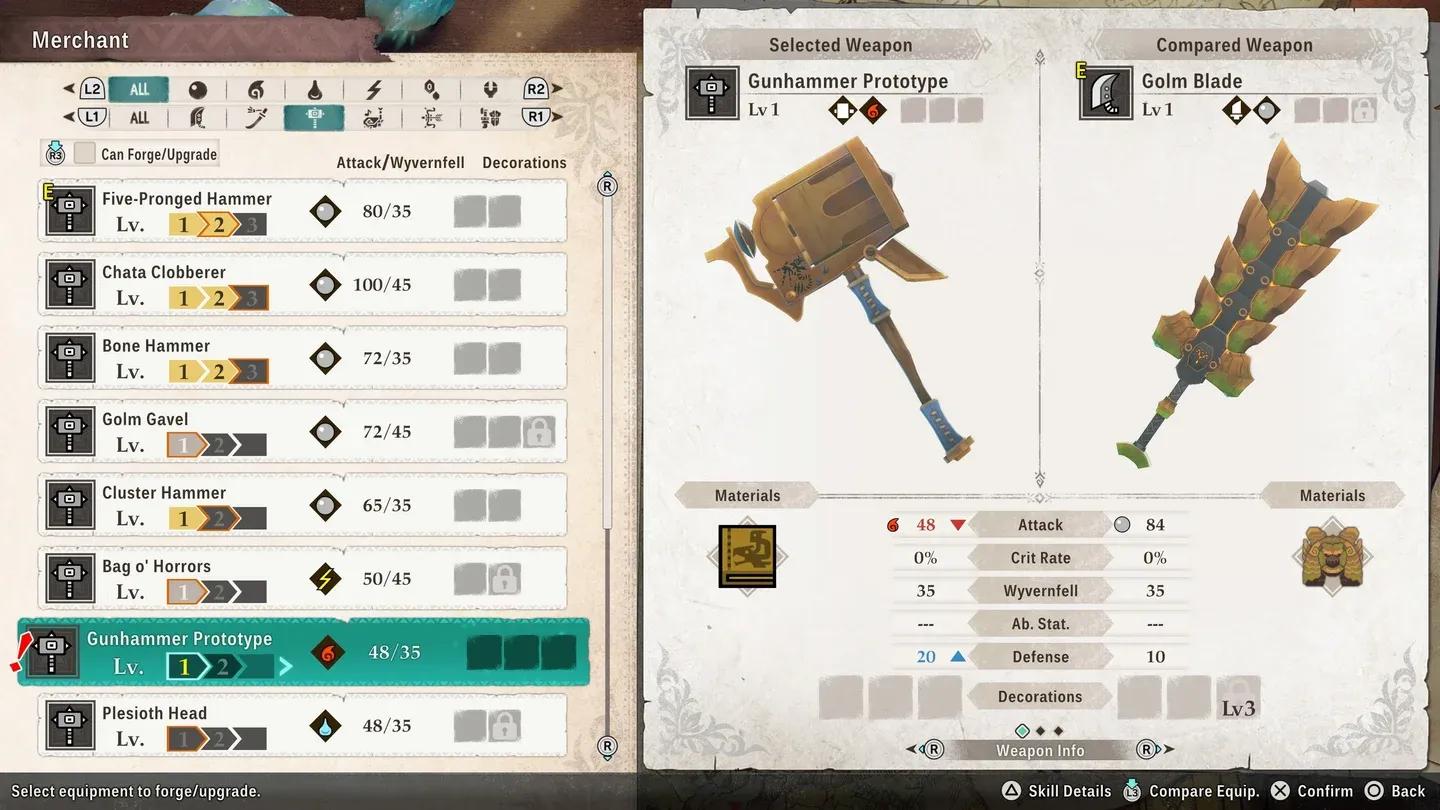Show the bow weapon type tab
1440x810 pixels.
click(432, 118)
